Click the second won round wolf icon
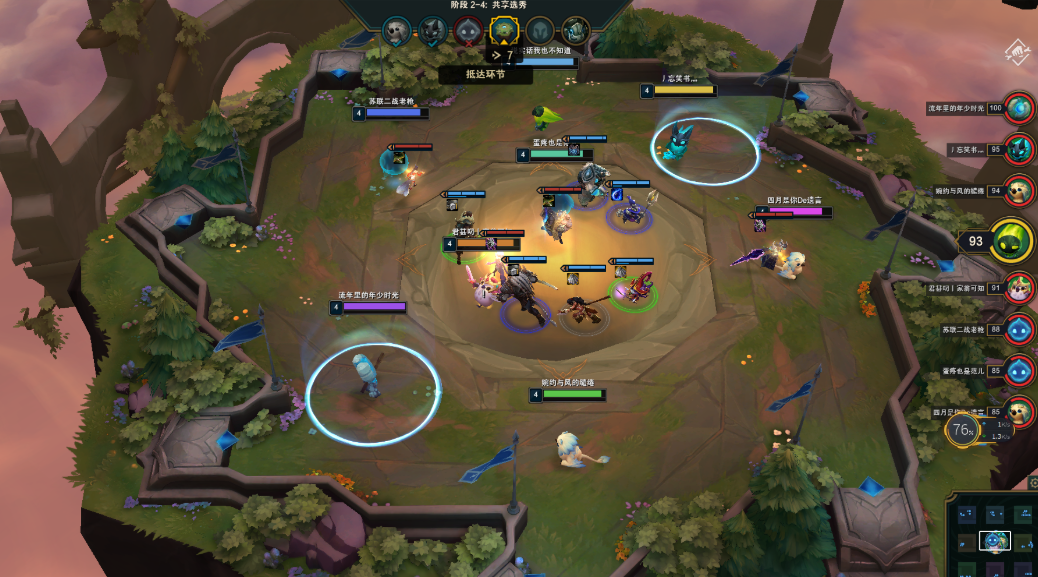The height and width of the screenshot is (577, 1038). point(432,31)
